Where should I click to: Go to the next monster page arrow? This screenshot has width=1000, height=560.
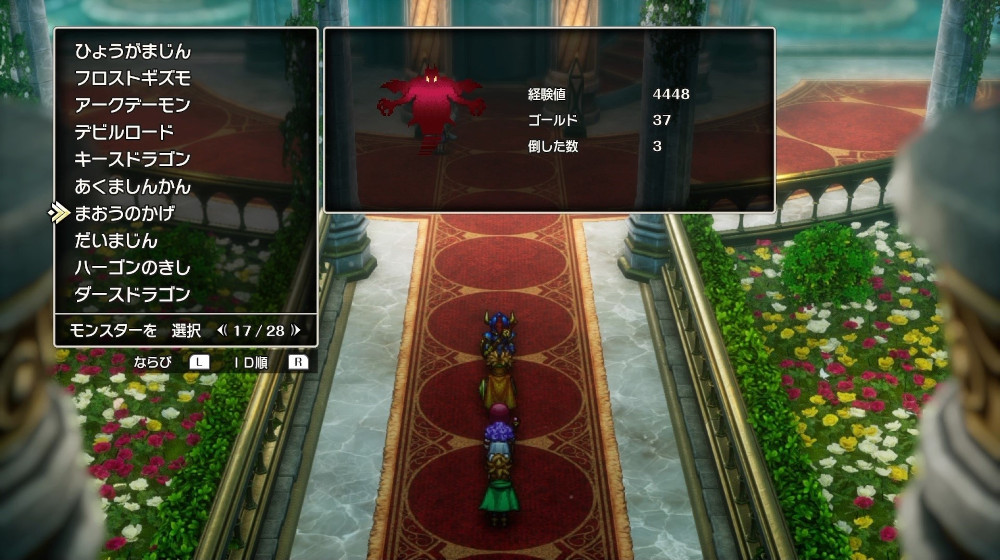coord(295,329)
